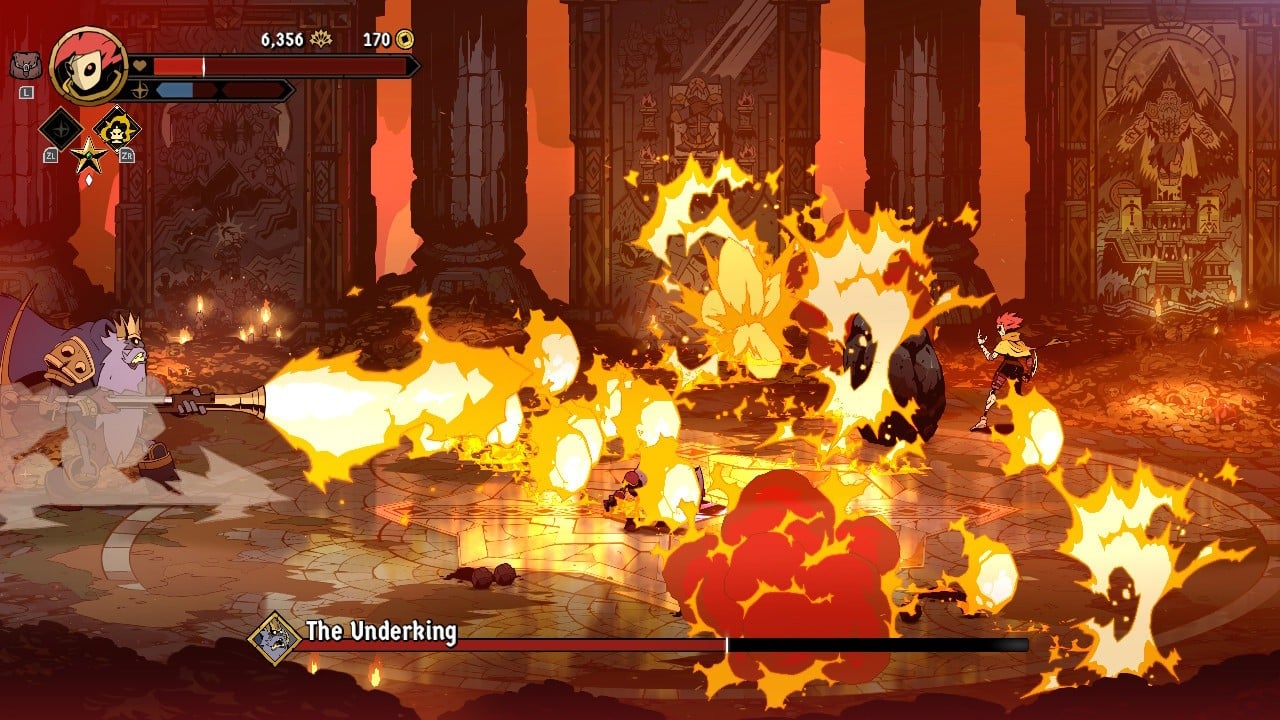Activate the golden flaming skull ability

(x=117, y=128)
